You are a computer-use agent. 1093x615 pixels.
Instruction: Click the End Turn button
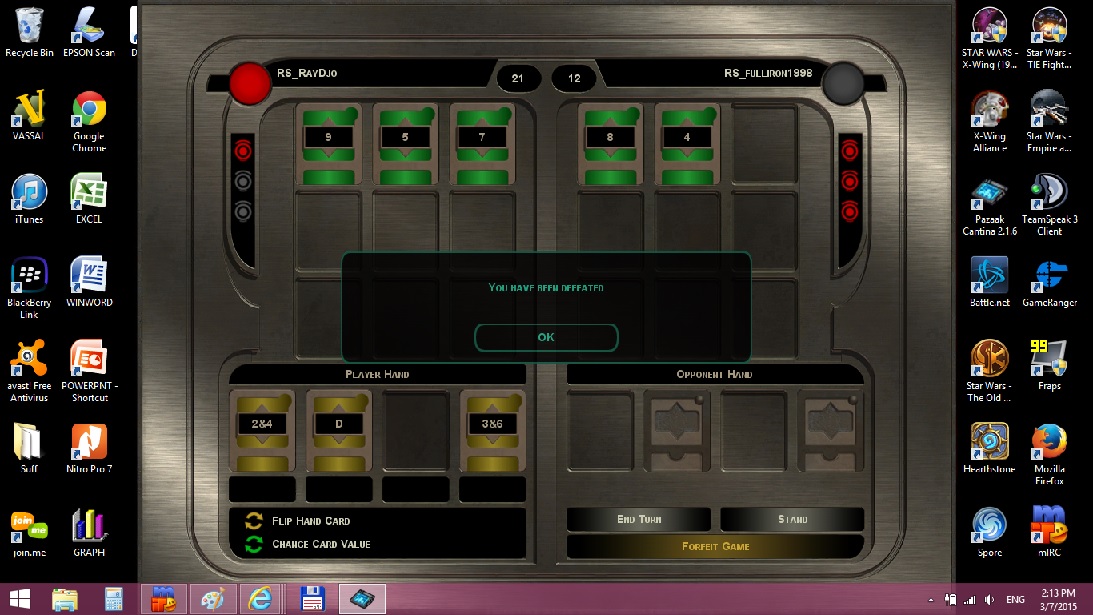tap(639, 519)
